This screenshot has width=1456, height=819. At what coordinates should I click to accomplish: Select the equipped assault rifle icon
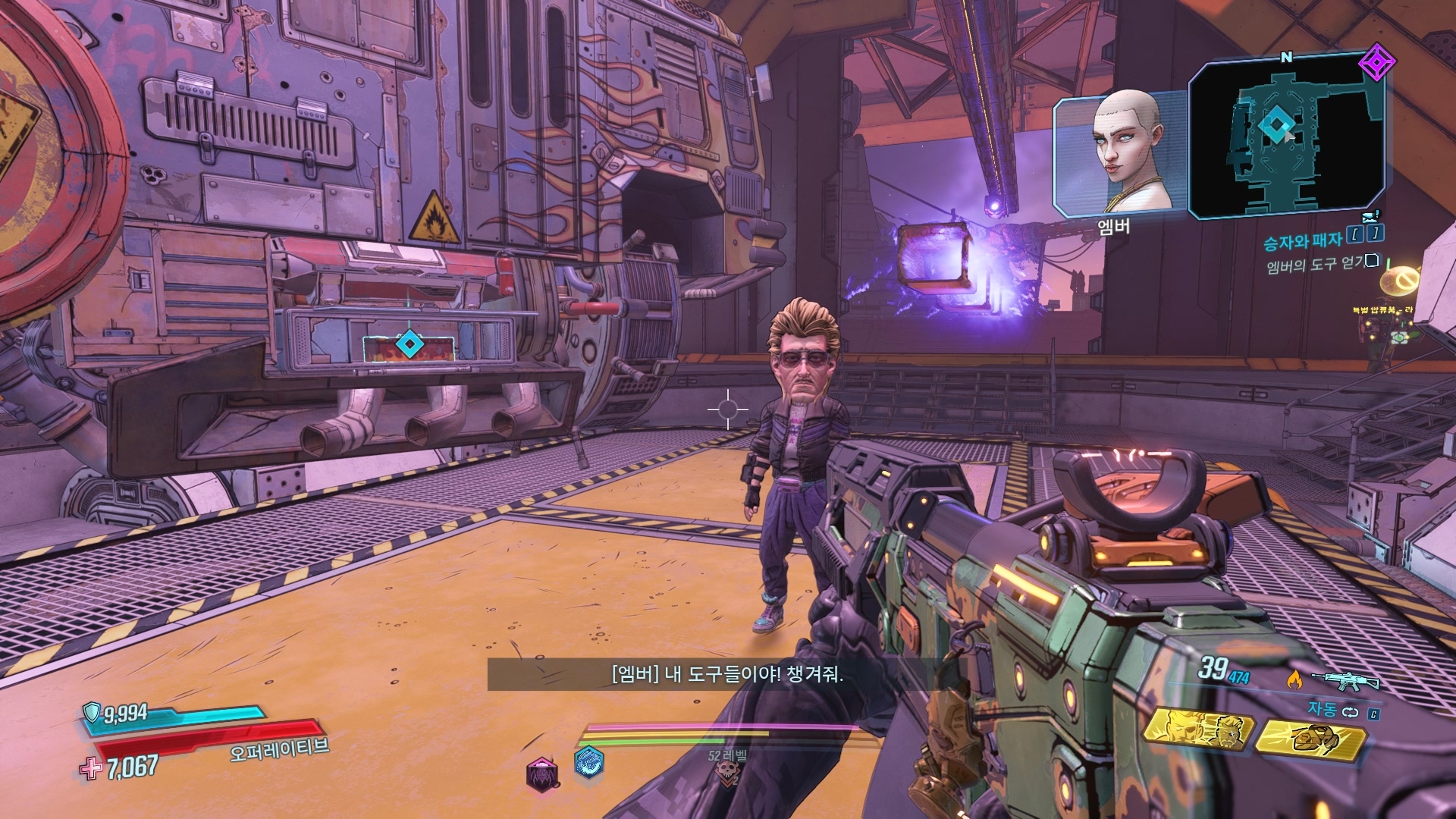tap(1345, 680)
